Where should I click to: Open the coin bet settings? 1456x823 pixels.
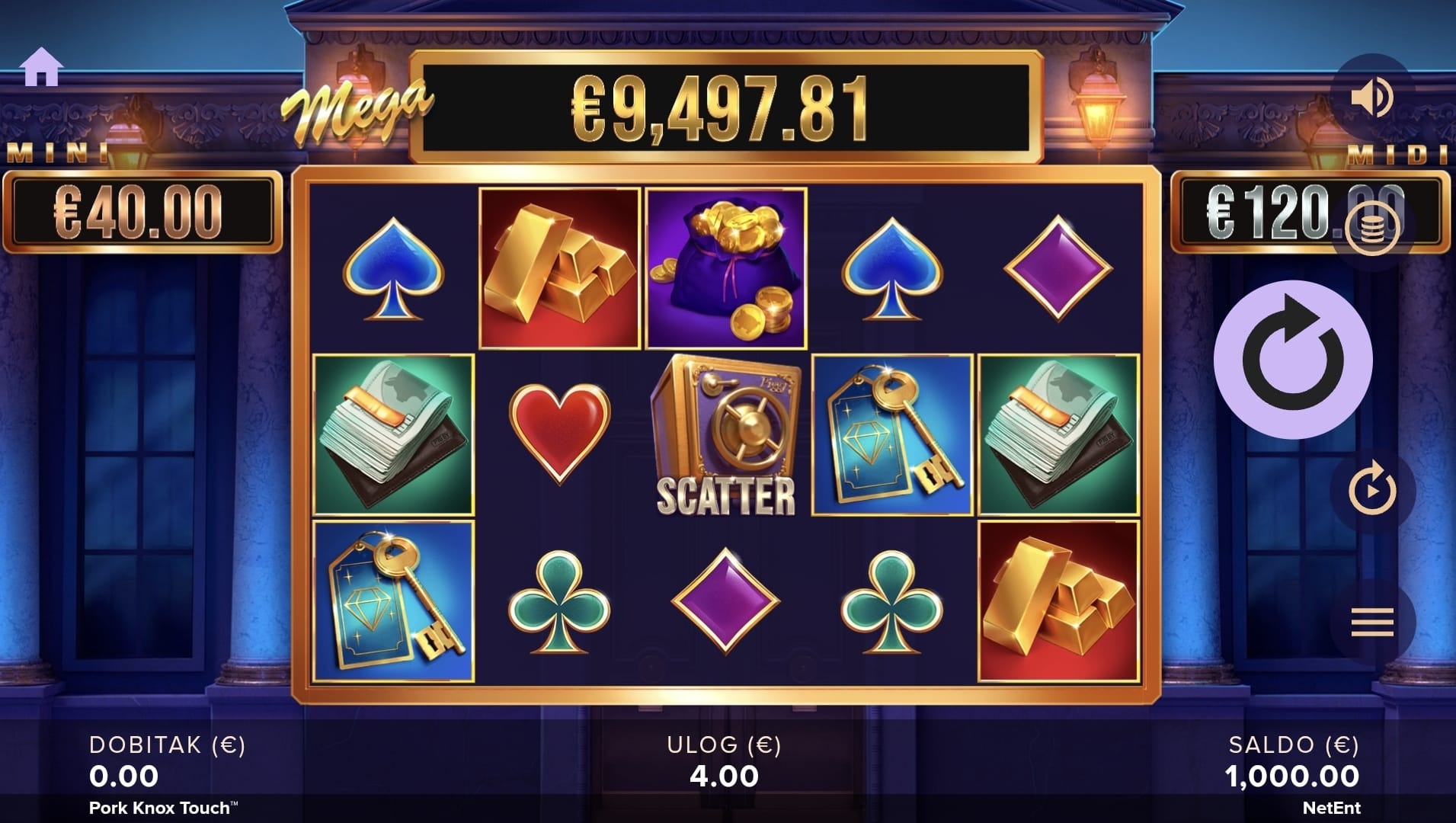pyautogui.click(x=1371, y=228)
